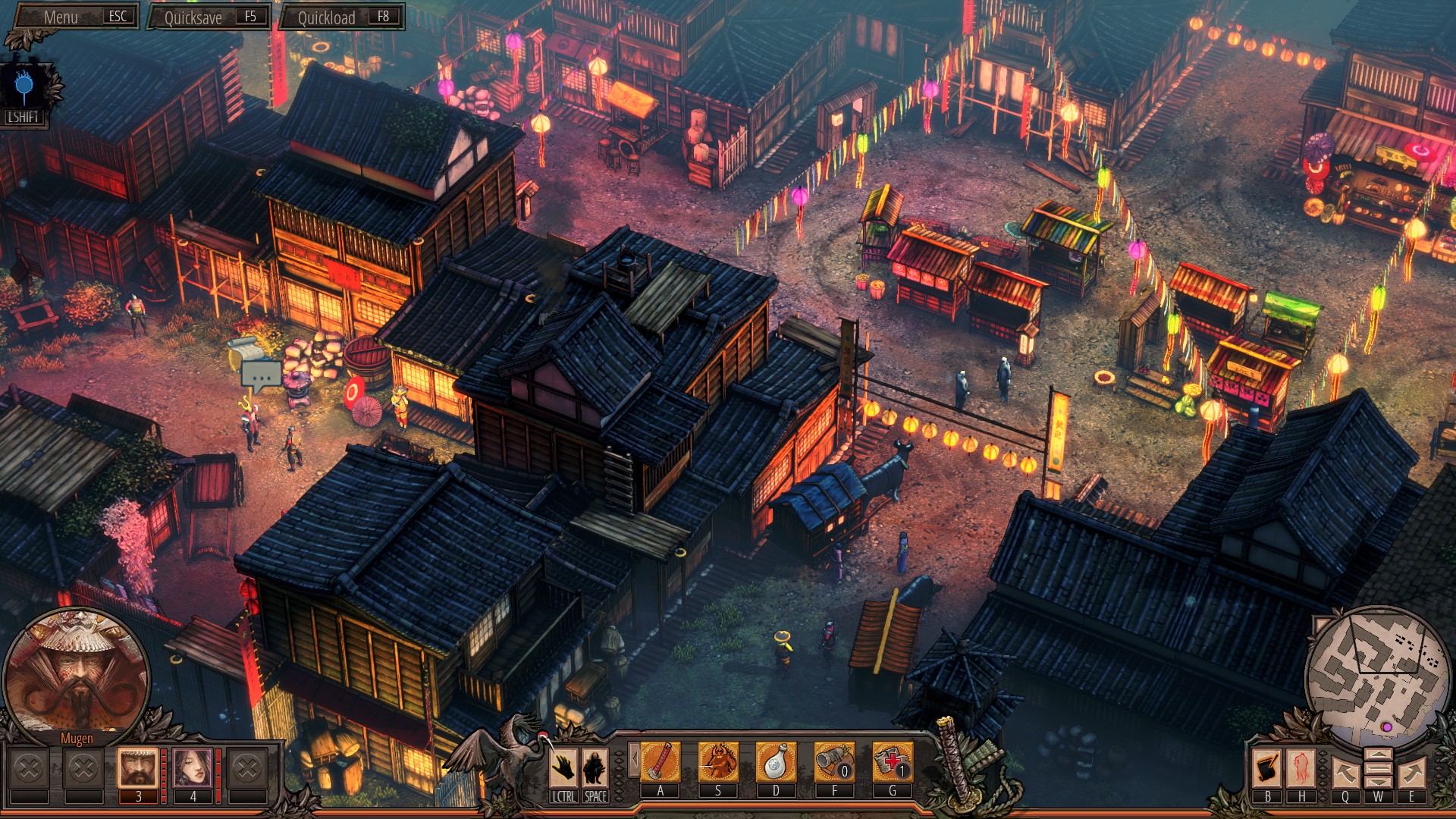1456x819 pixels.
Task: Toggle the crouching figure stance icon
Action: point(595,767)
